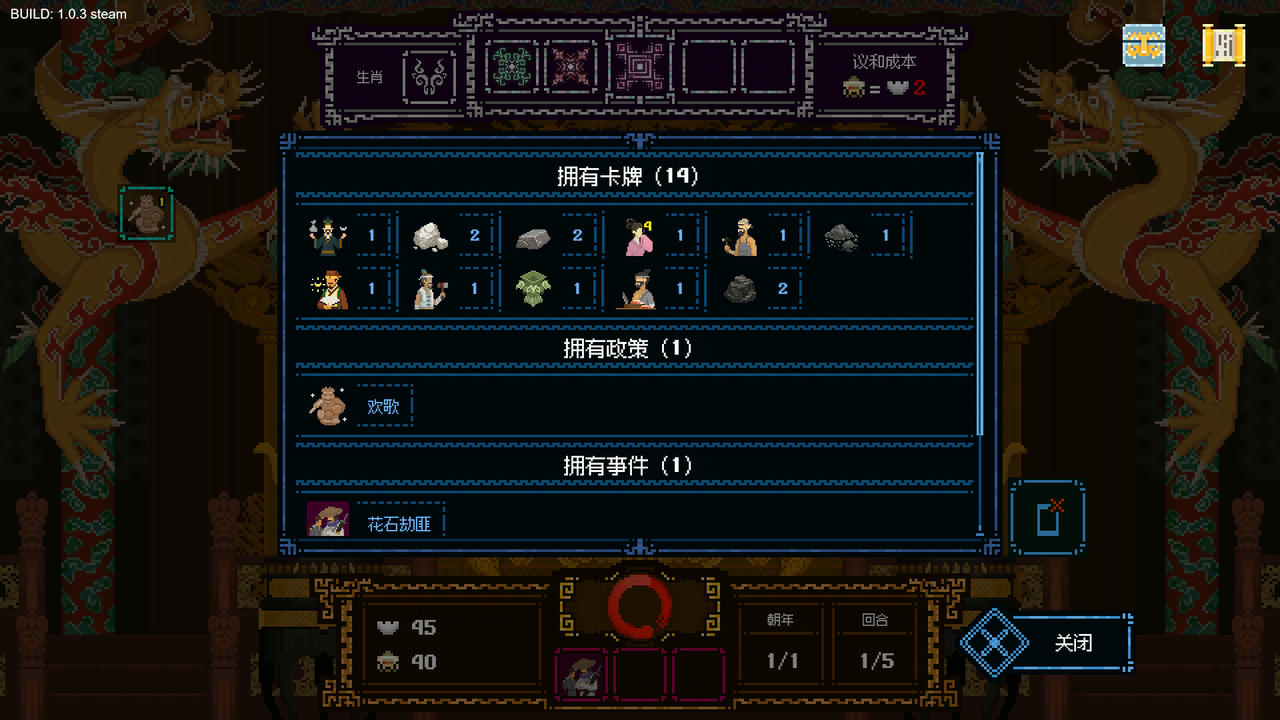Select the carpenter with axe card

coord(428,288)
